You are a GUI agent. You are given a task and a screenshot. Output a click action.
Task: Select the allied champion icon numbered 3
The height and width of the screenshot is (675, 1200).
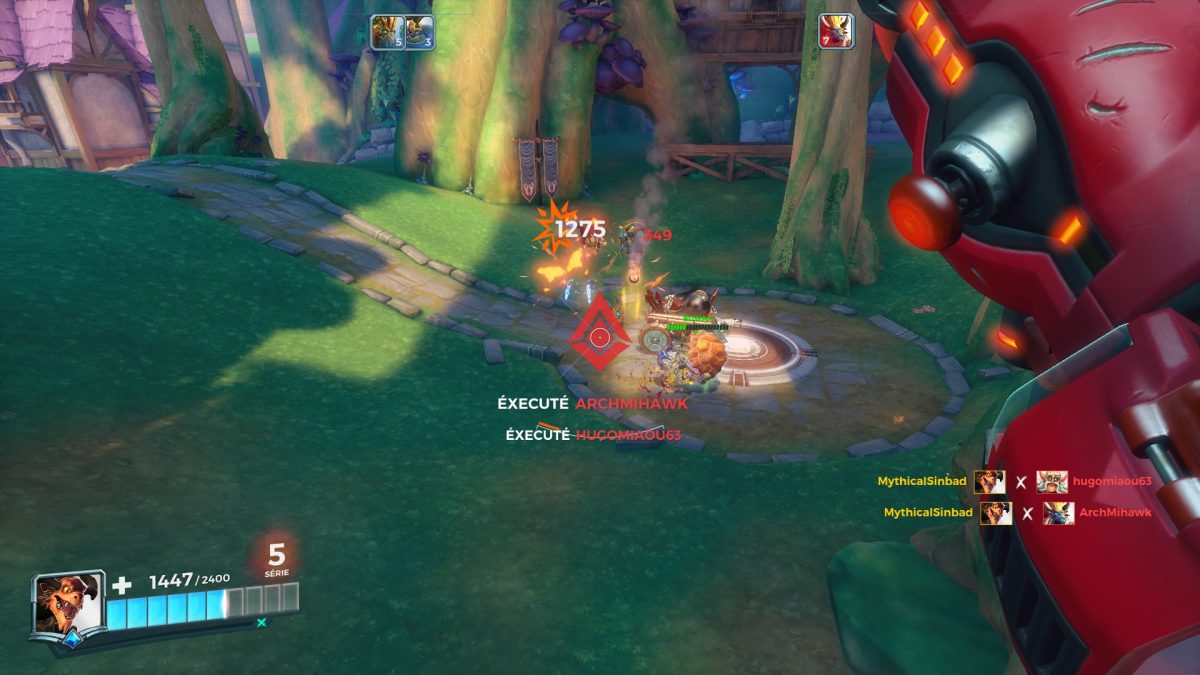click(x=420, y=32)
